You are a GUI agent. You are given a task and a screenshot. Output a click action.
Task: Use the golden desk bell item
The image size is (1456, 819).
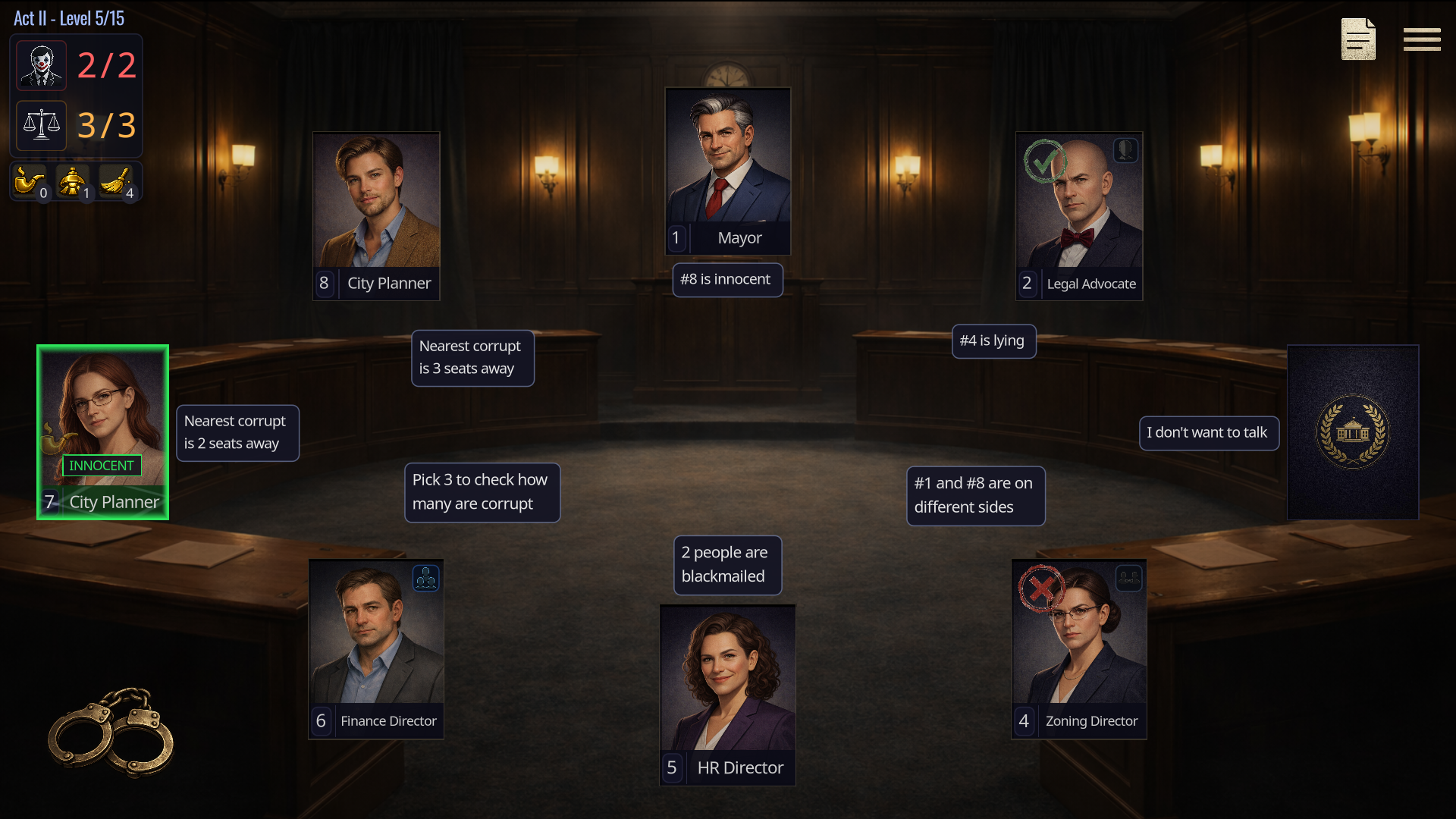(x=73, y=182)
